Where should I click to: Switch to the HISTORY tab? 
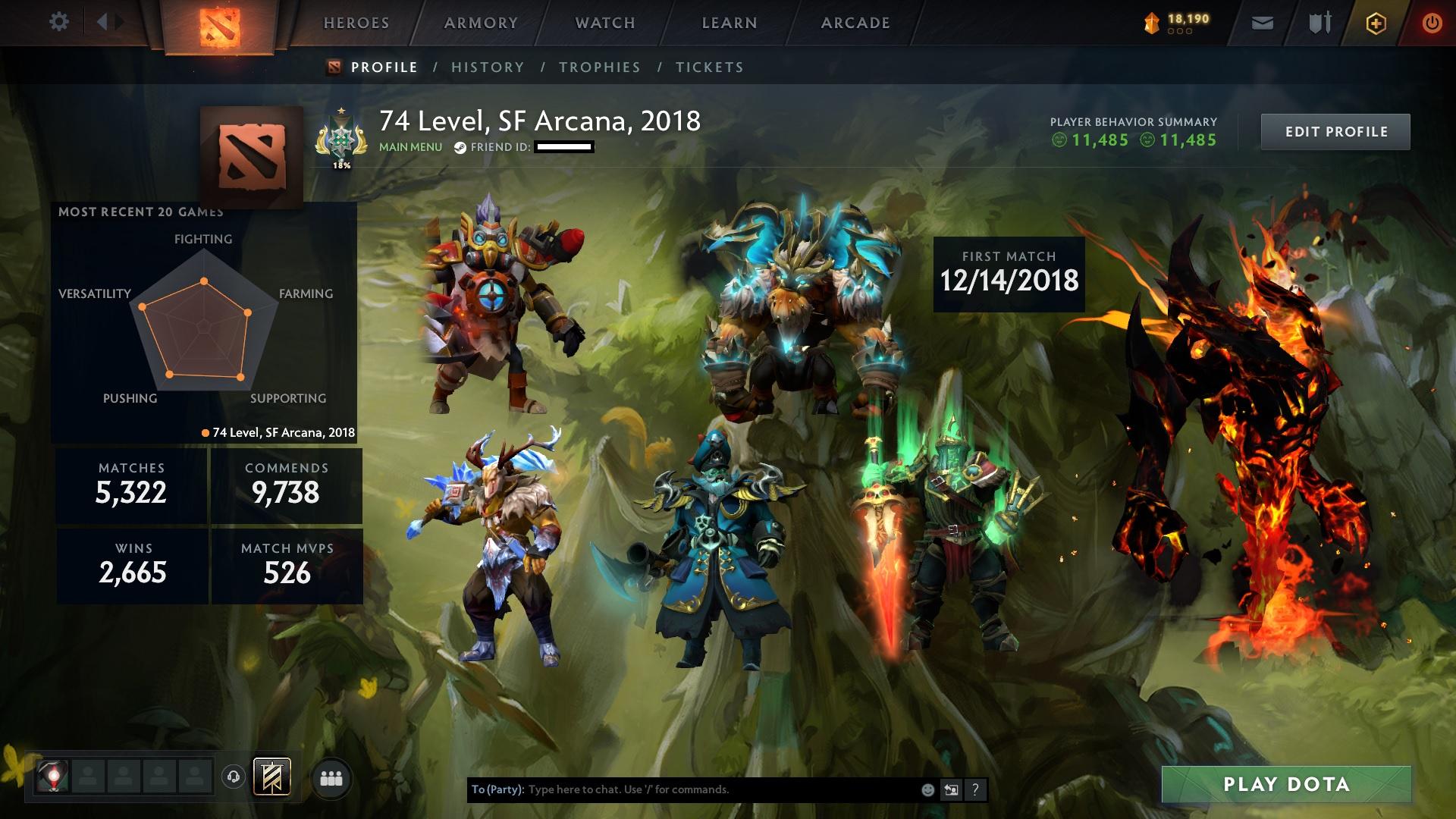[486, 67]
